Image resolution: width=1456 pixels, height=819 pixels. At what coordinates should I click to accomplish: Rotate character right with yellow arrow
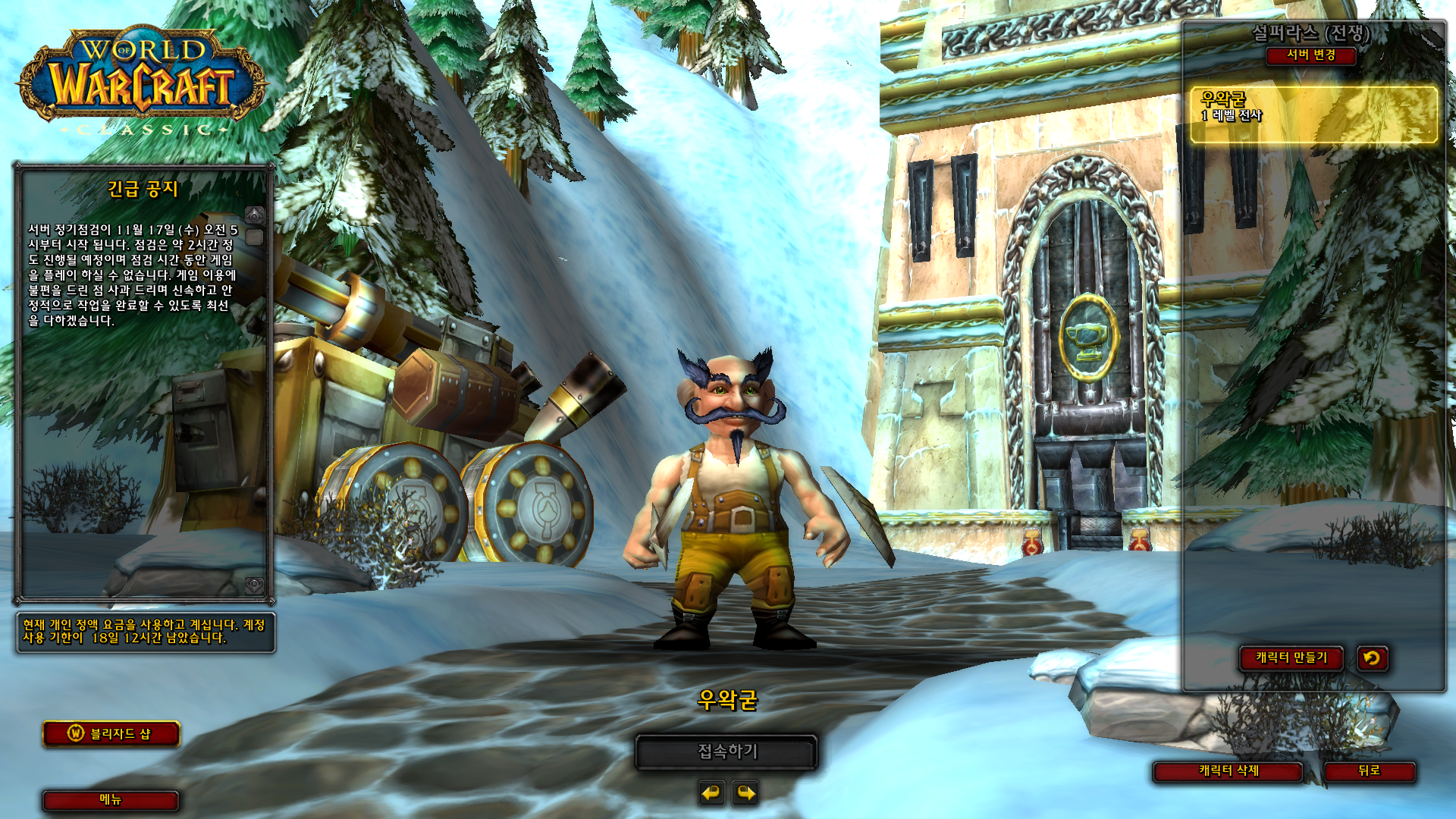point(746,793)
